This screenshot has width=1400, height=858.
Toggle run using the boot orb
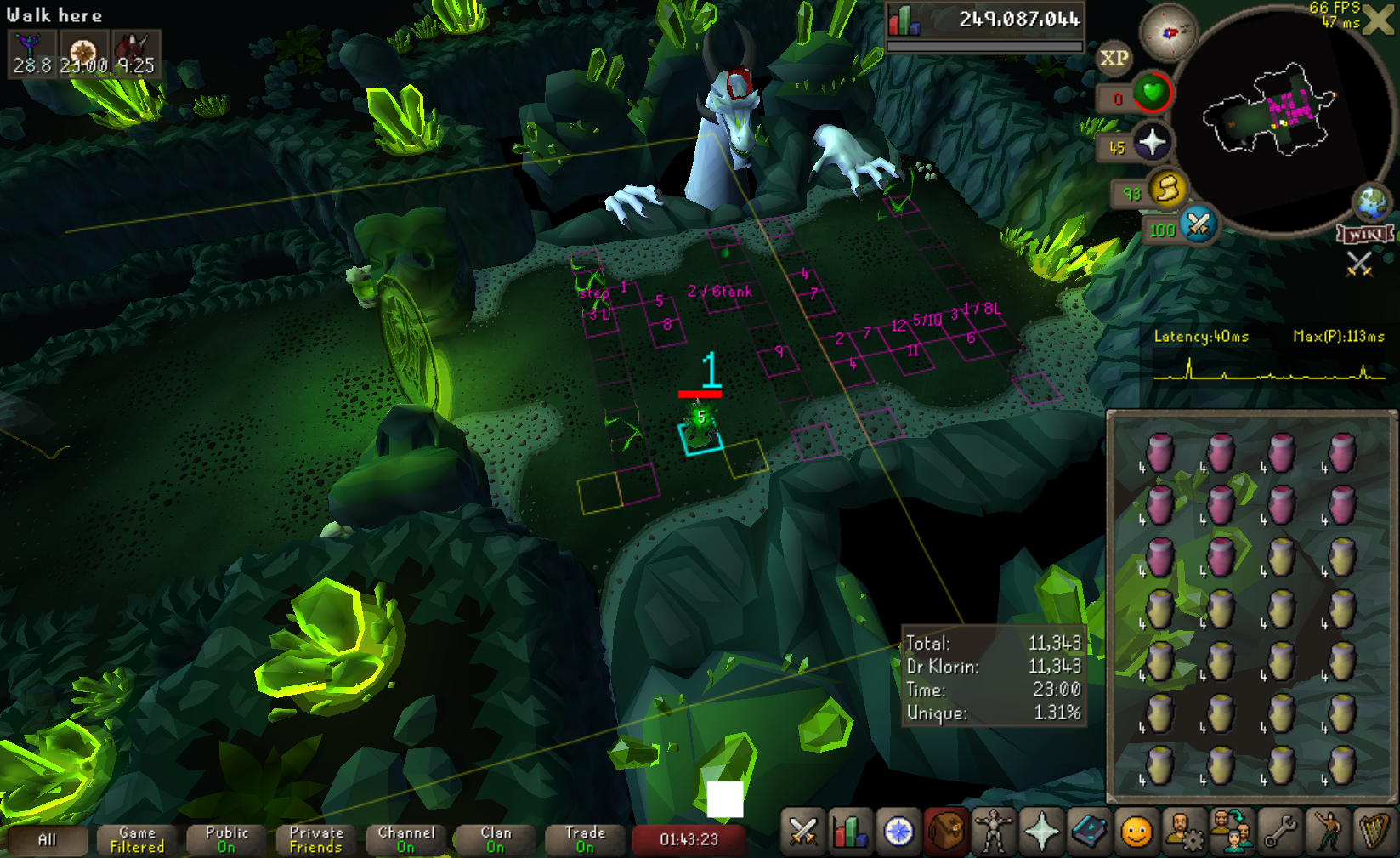click(1167, 189)
